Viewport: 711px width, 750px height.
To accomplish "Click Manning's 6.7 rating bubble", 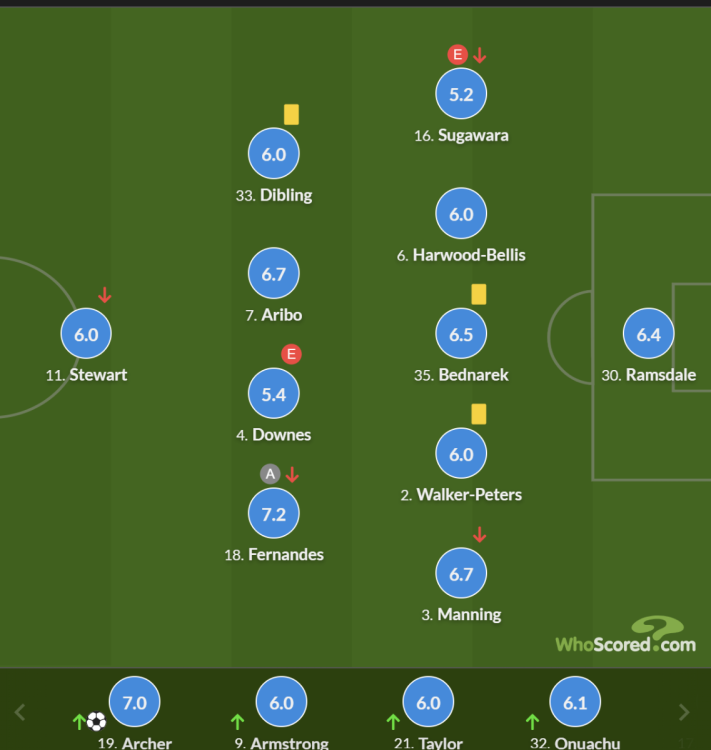I will point(461,574).
